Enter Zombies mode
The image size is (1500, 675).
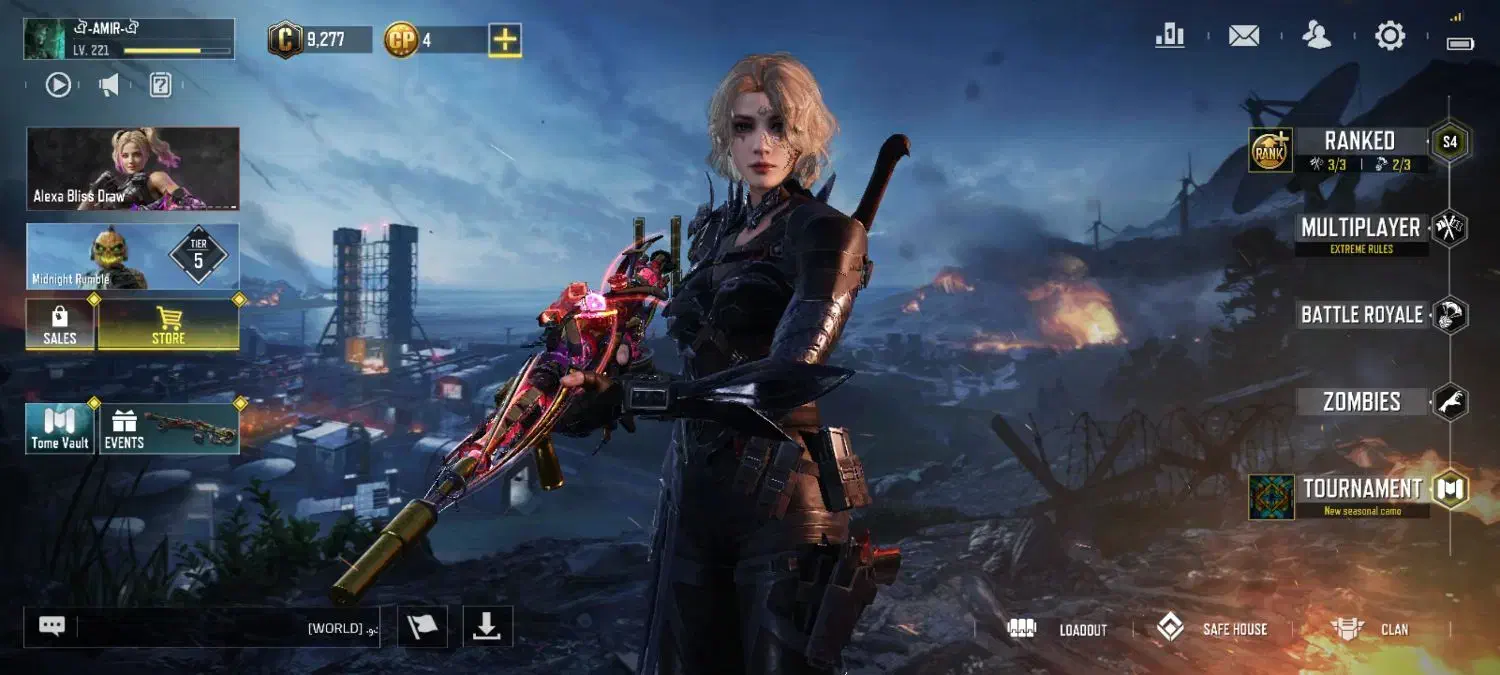(x=1362, y=402)
